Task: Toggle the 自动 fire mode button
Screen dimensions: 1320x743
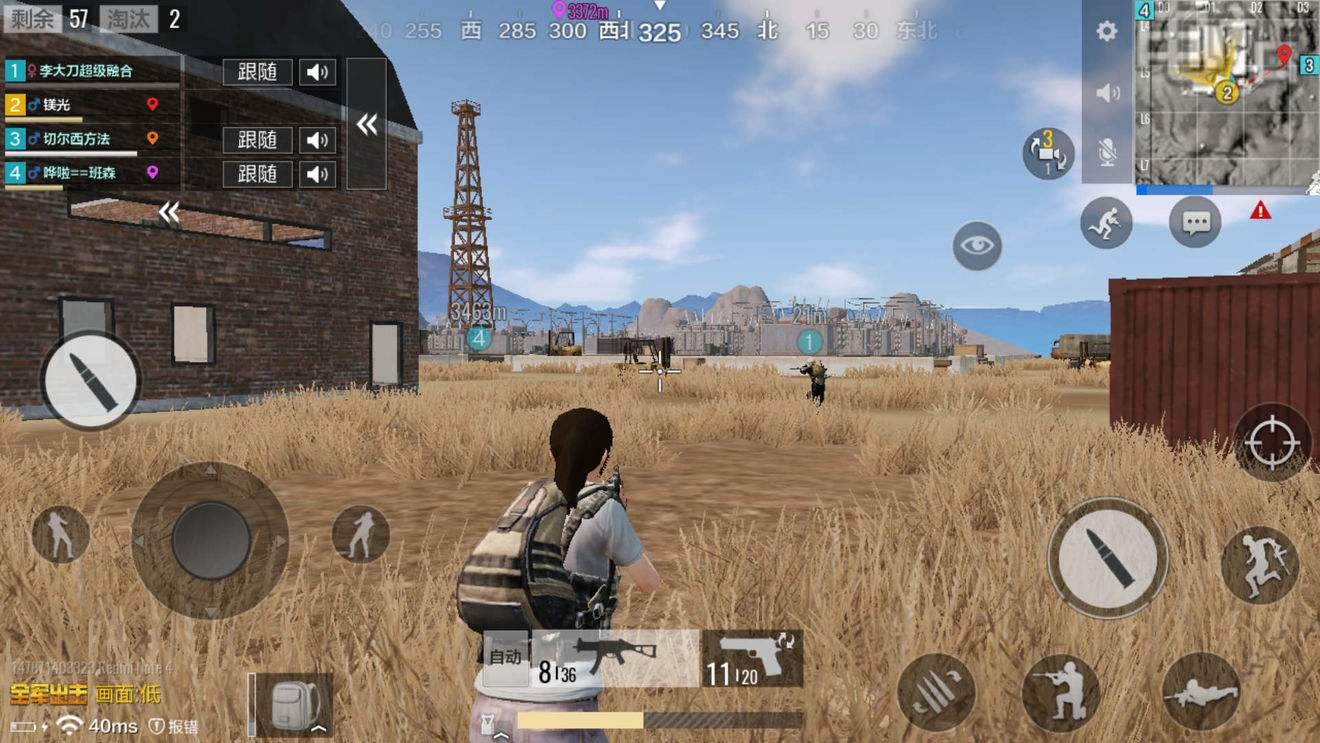Action: (505, 658)
